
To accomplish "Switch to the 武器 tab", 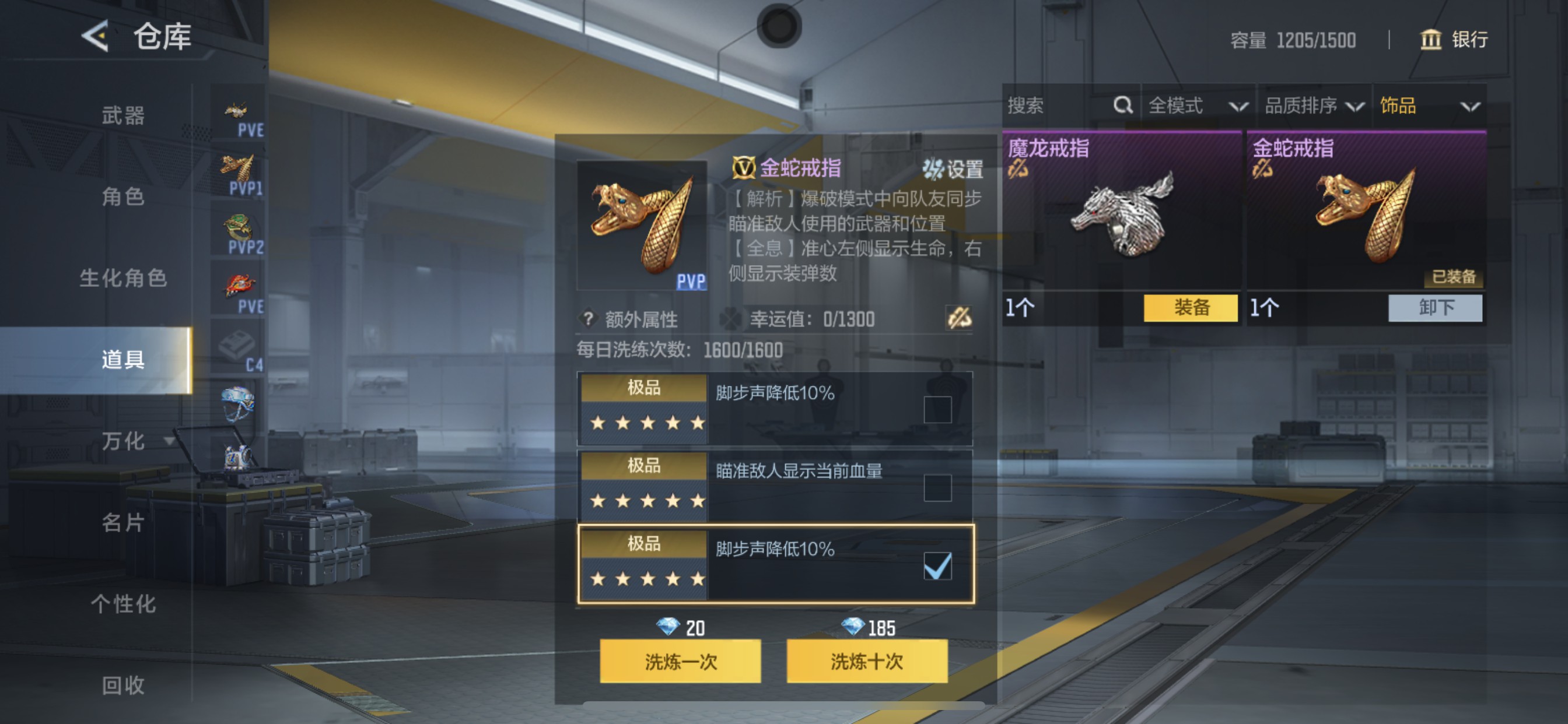I will click(x=123, y=117).
